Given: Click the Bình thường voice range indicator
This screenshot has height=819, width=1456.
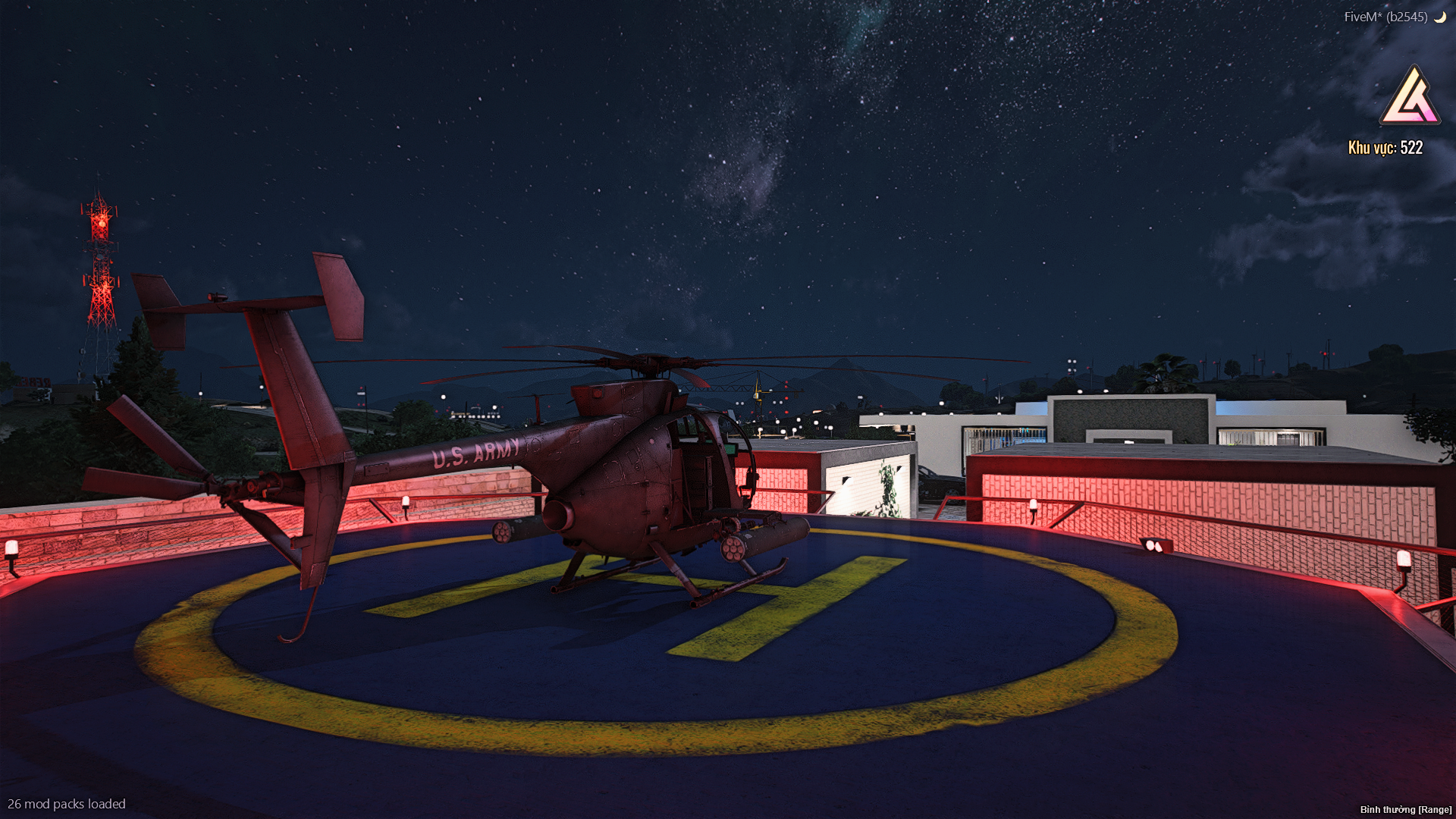Looking at the screenshot, I should [1405, 809].
